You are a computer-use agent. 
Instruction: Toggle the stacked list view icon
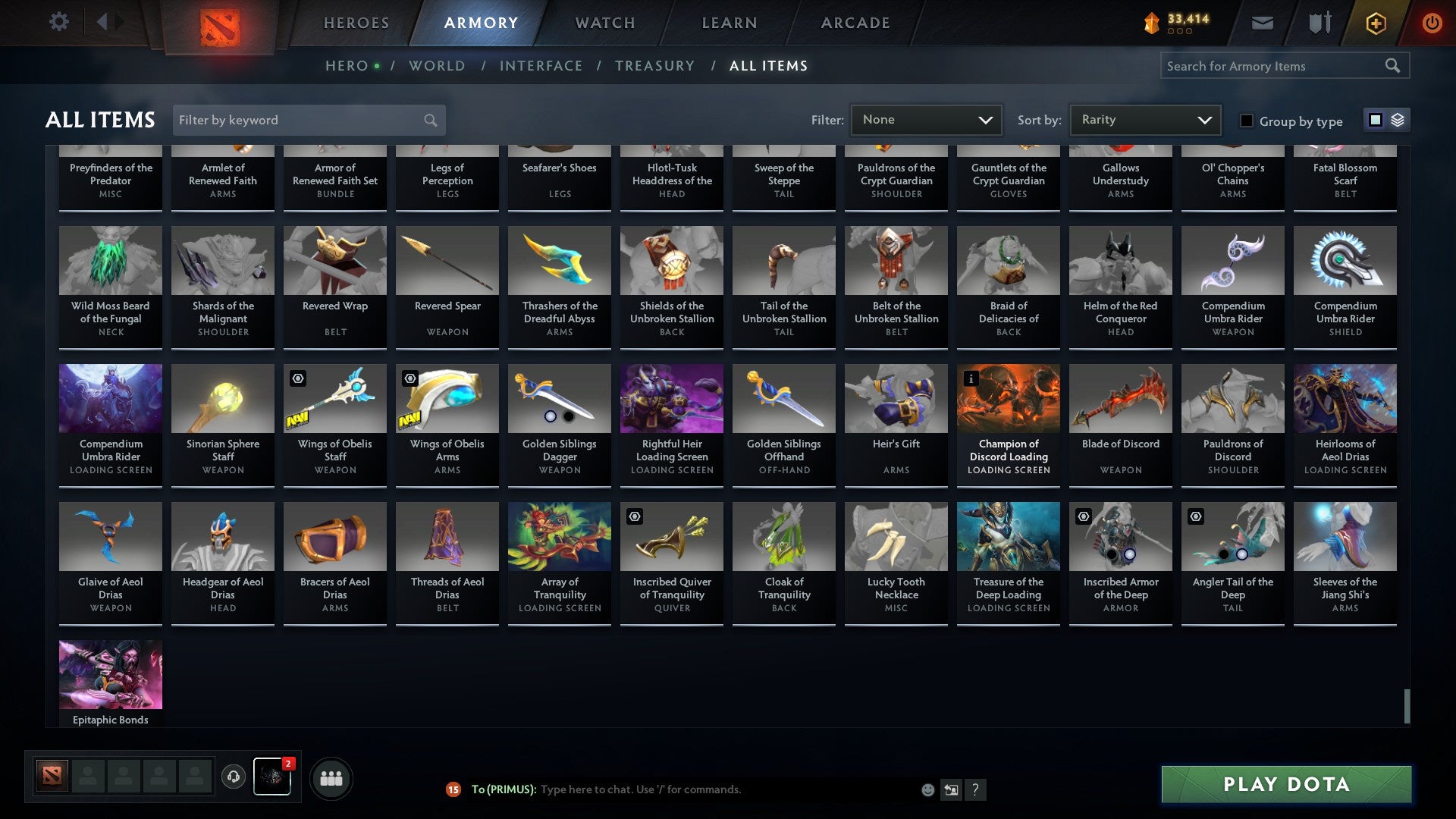click(1396, 120)
